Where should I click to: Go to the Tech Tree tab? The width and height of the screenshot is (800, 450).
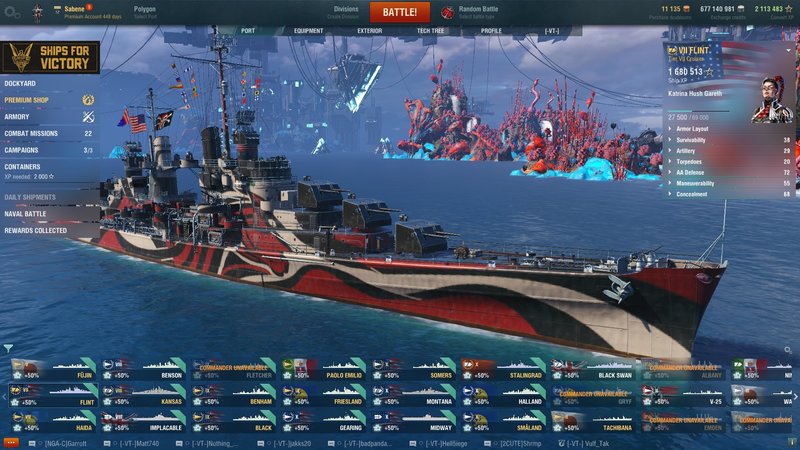[430, 31]
